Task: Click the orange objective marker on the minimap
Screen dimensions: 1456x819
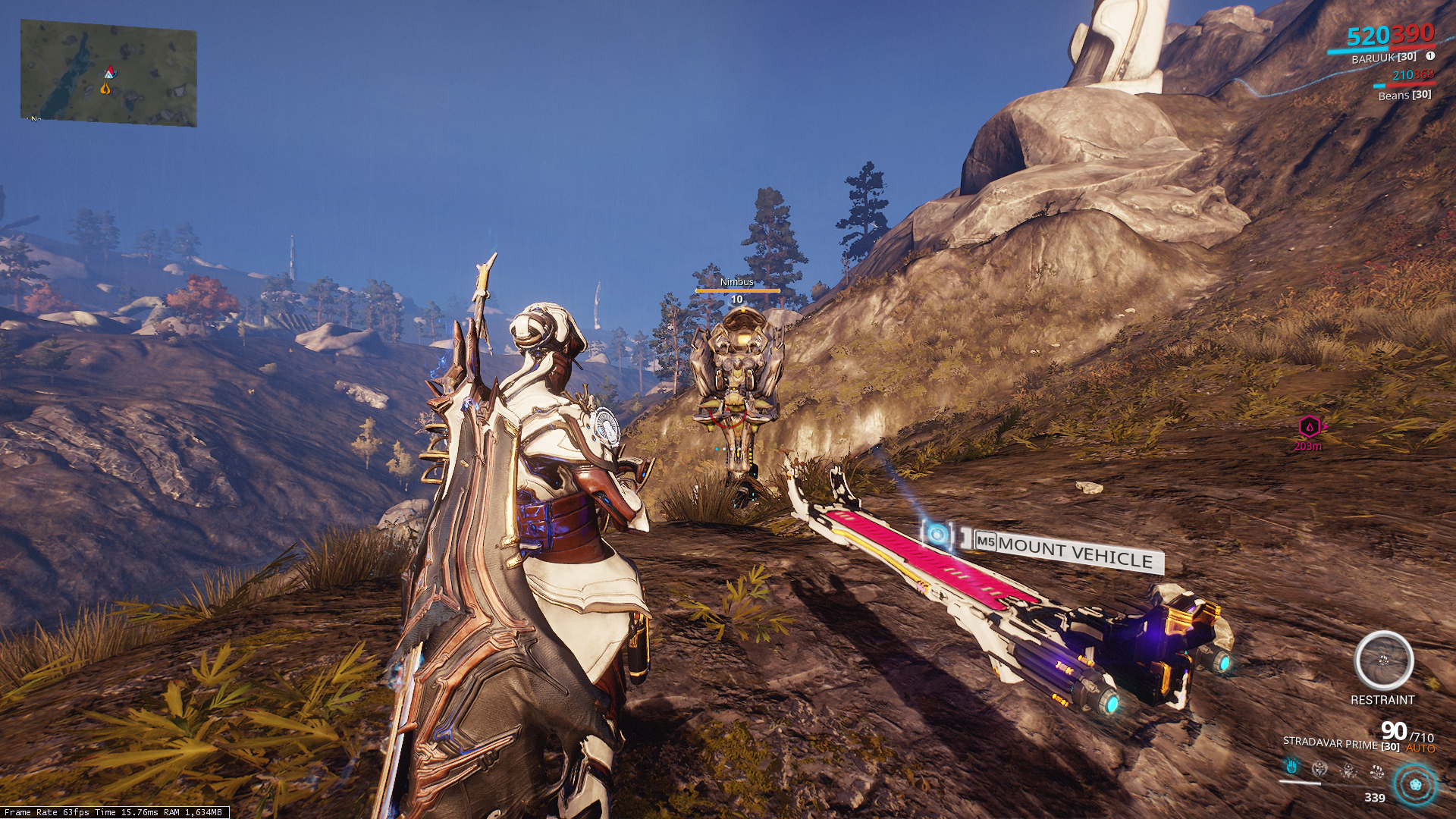Action: pyautogui.click(x=105, y=89)
